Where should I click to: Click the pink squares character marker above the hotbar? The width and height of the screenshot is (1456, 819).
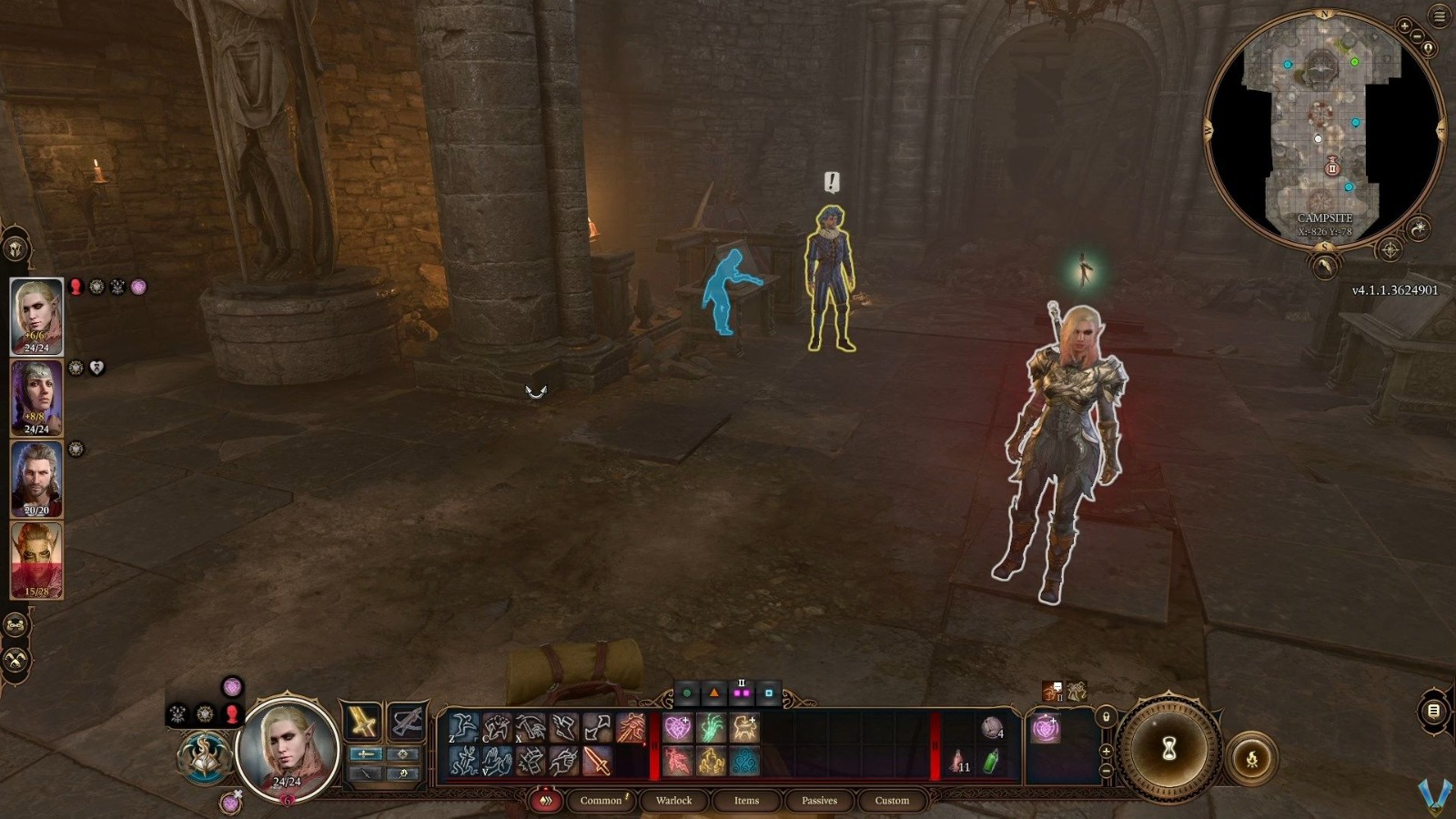tap(743, 694)
